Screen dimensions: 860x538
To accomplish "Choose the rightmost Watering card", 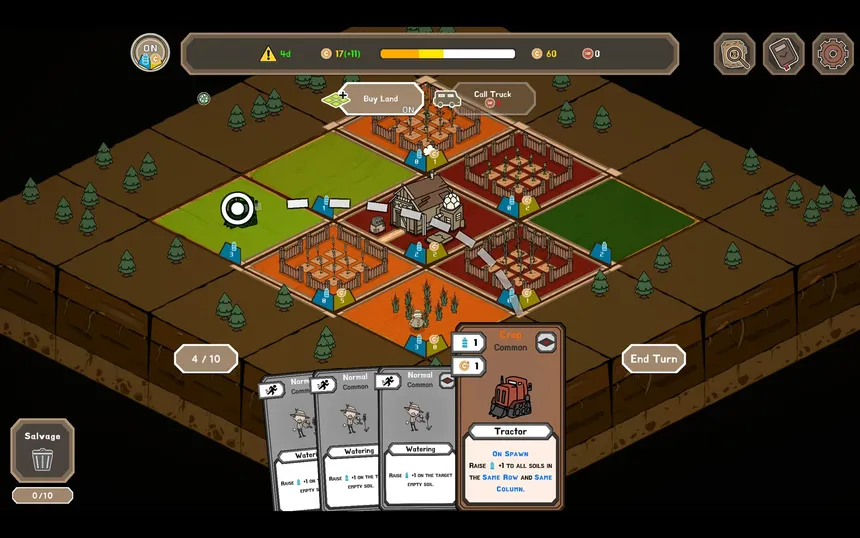I will (x=418, y=440).
